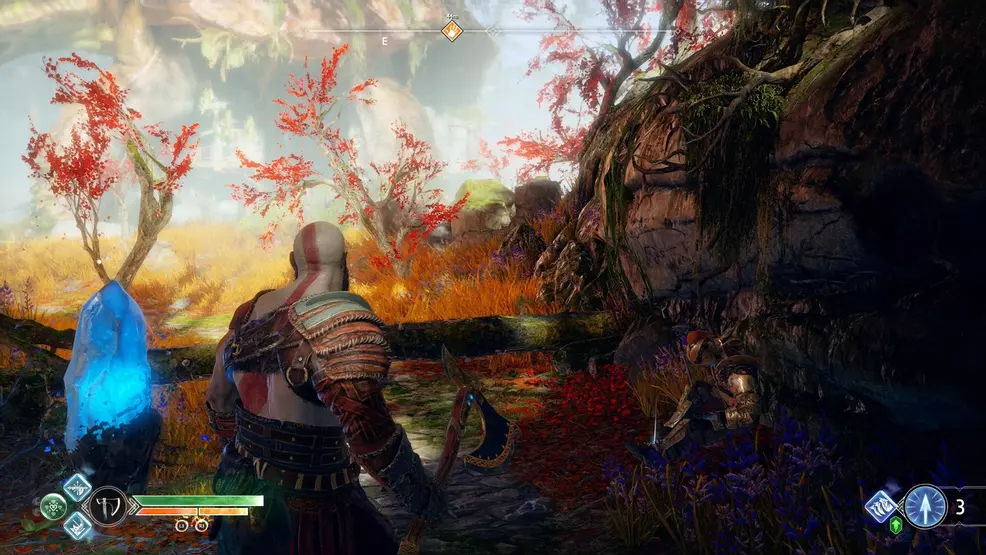Activate the lower blue runic attack diamond
Screen dimensions: 986x555
point(77,525)
